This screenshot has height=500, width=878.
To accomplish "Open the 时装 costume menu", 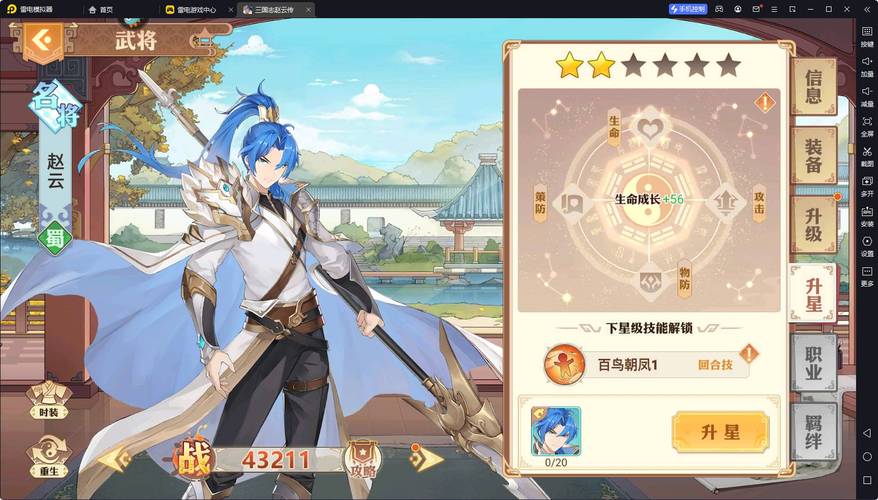I will (48, 399).
